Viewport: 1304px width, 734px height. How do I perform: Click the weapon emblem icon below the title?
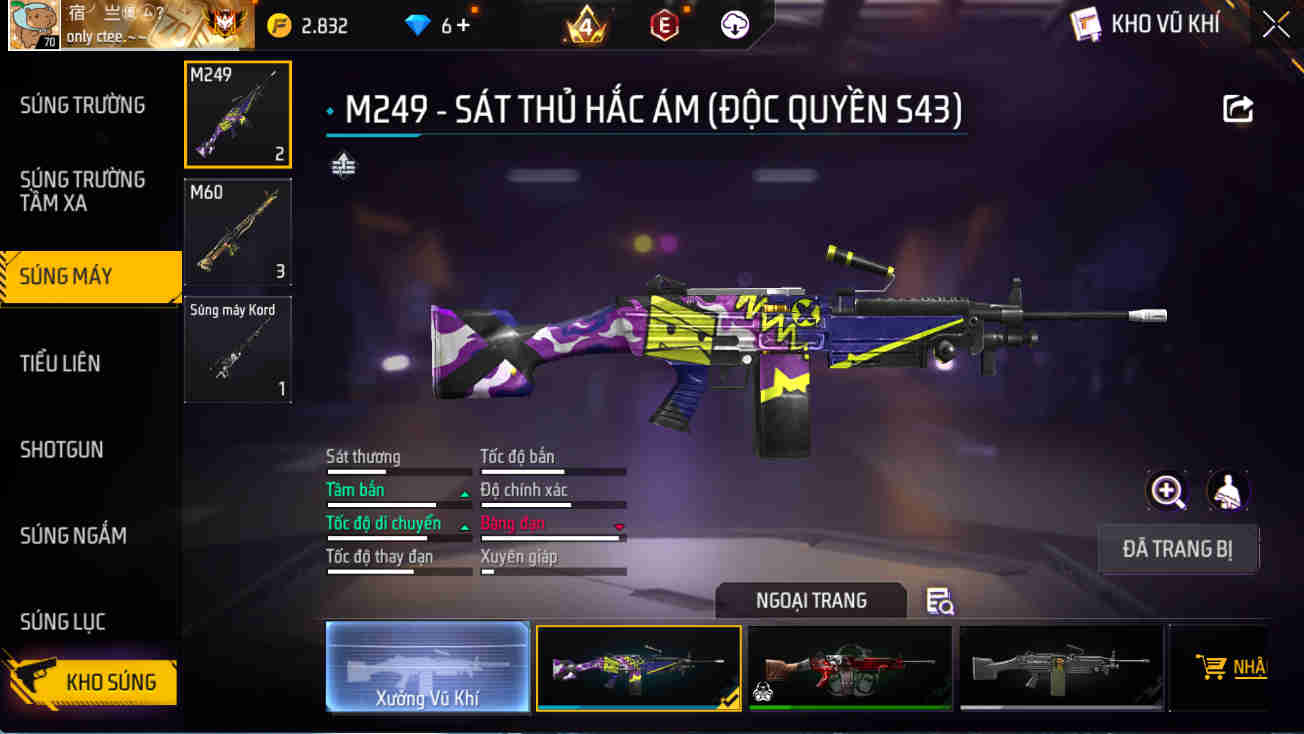[x=344, y=163]
